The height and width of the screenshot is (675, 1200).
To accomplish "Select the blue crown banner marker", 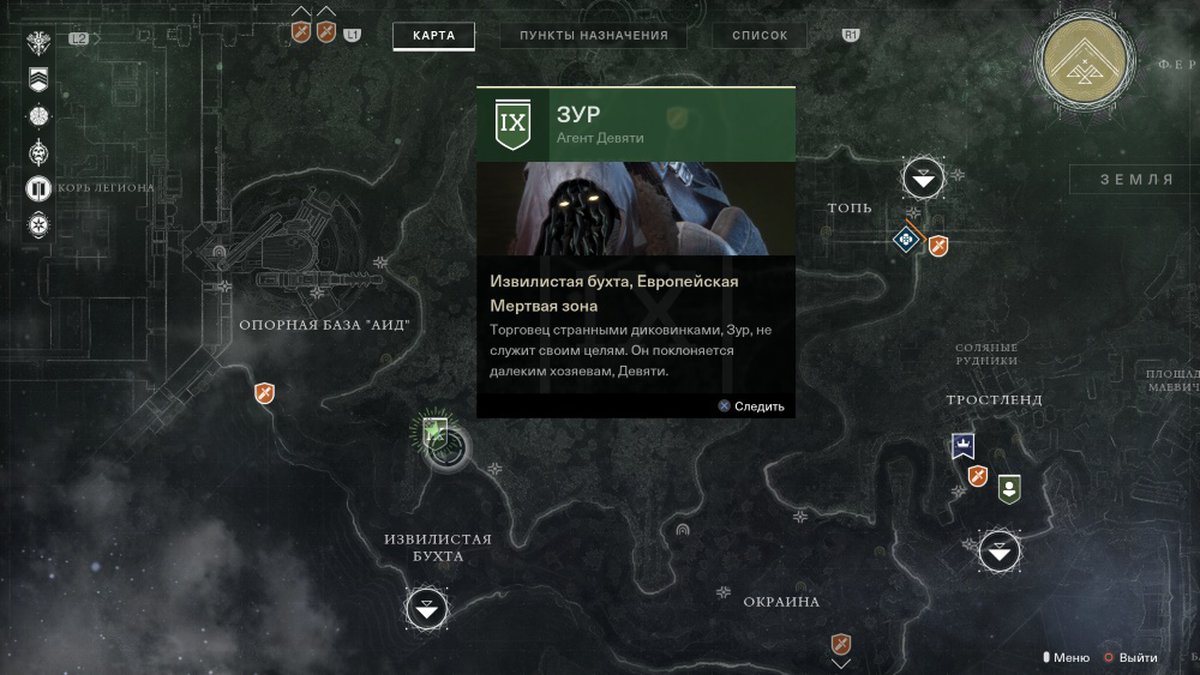I will (963, 446).
